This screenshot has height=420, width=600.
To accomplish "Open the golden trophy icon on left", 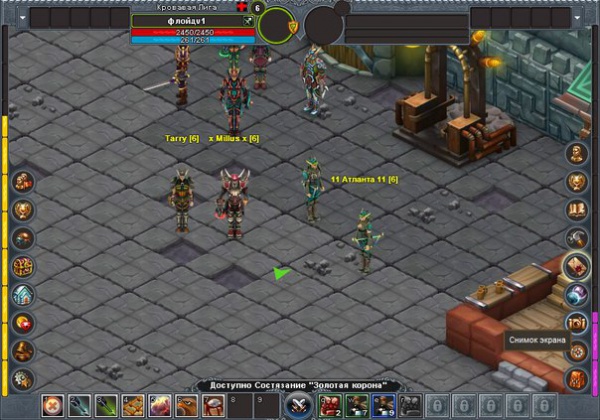I will (x=23, y=210).
